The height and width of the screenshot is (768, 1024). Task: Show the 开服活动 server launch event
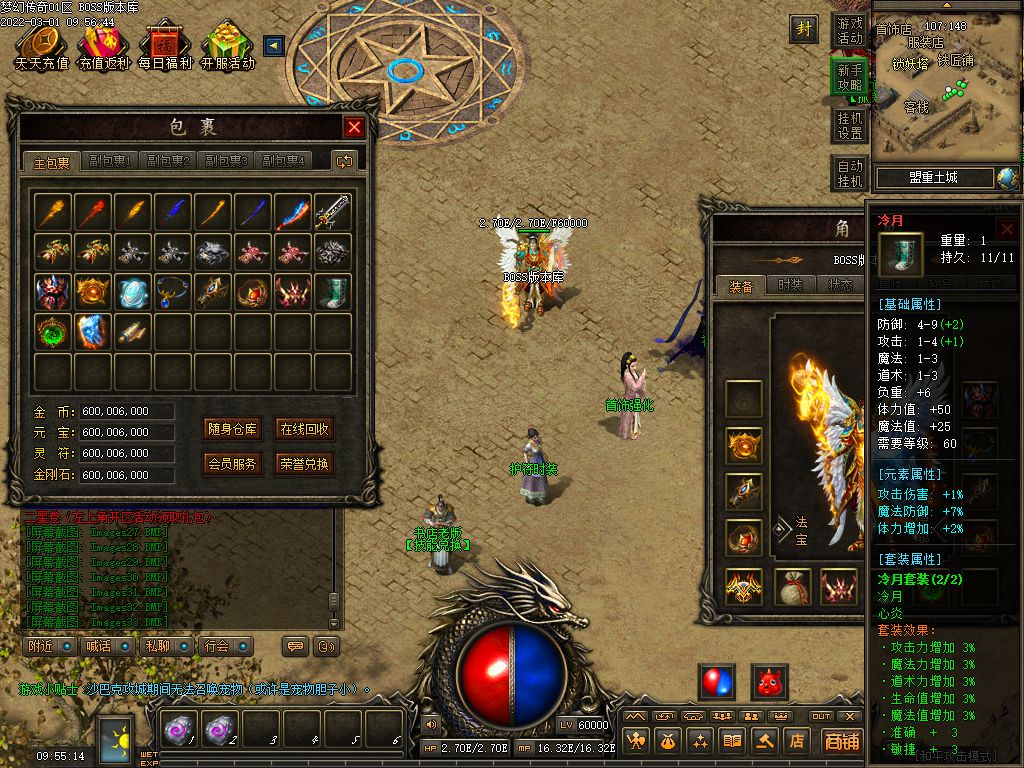[x=227, y=46]
